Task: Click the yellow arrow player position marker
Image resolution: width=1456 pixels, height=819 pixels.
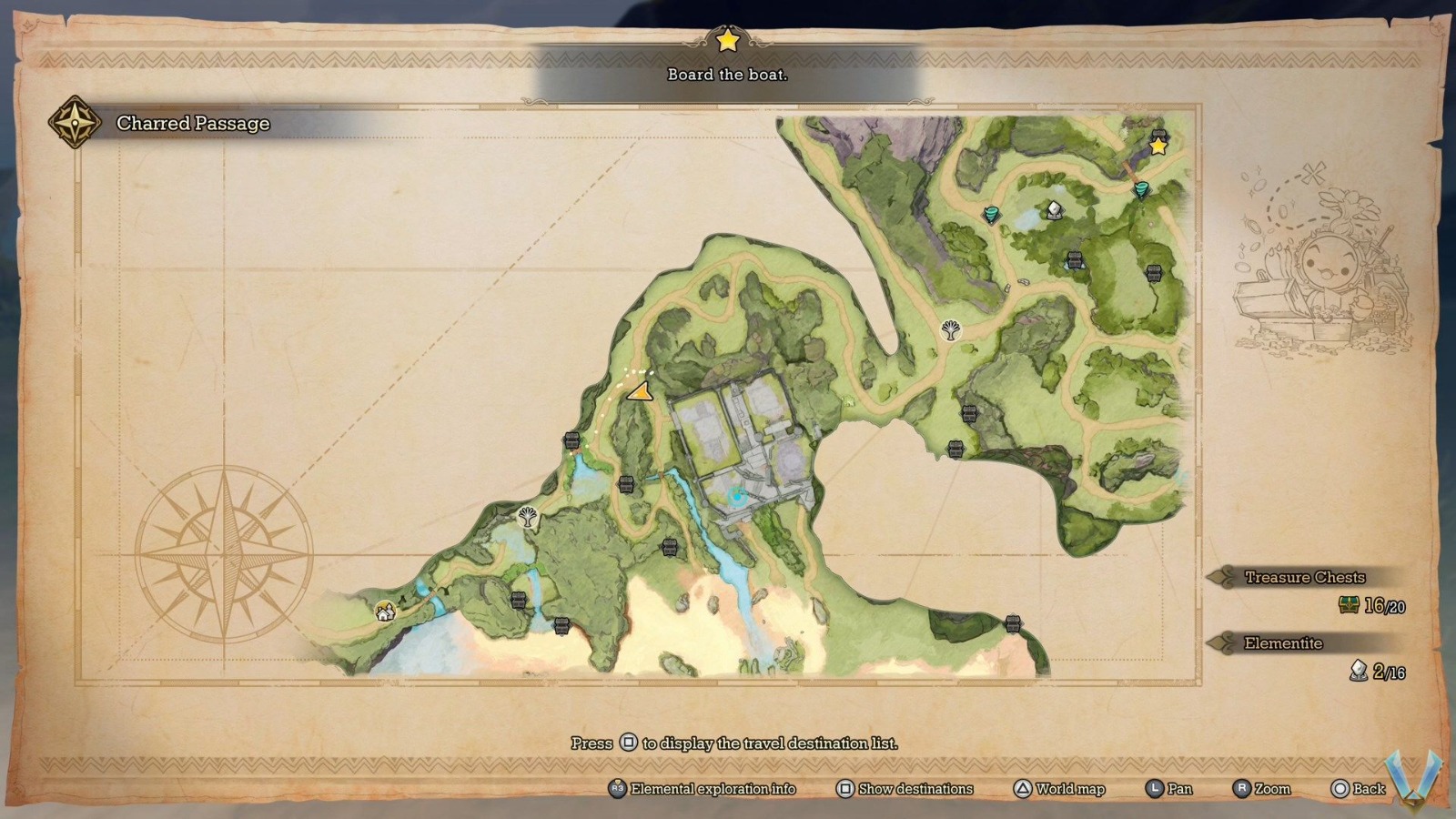Action: point(639,392)
